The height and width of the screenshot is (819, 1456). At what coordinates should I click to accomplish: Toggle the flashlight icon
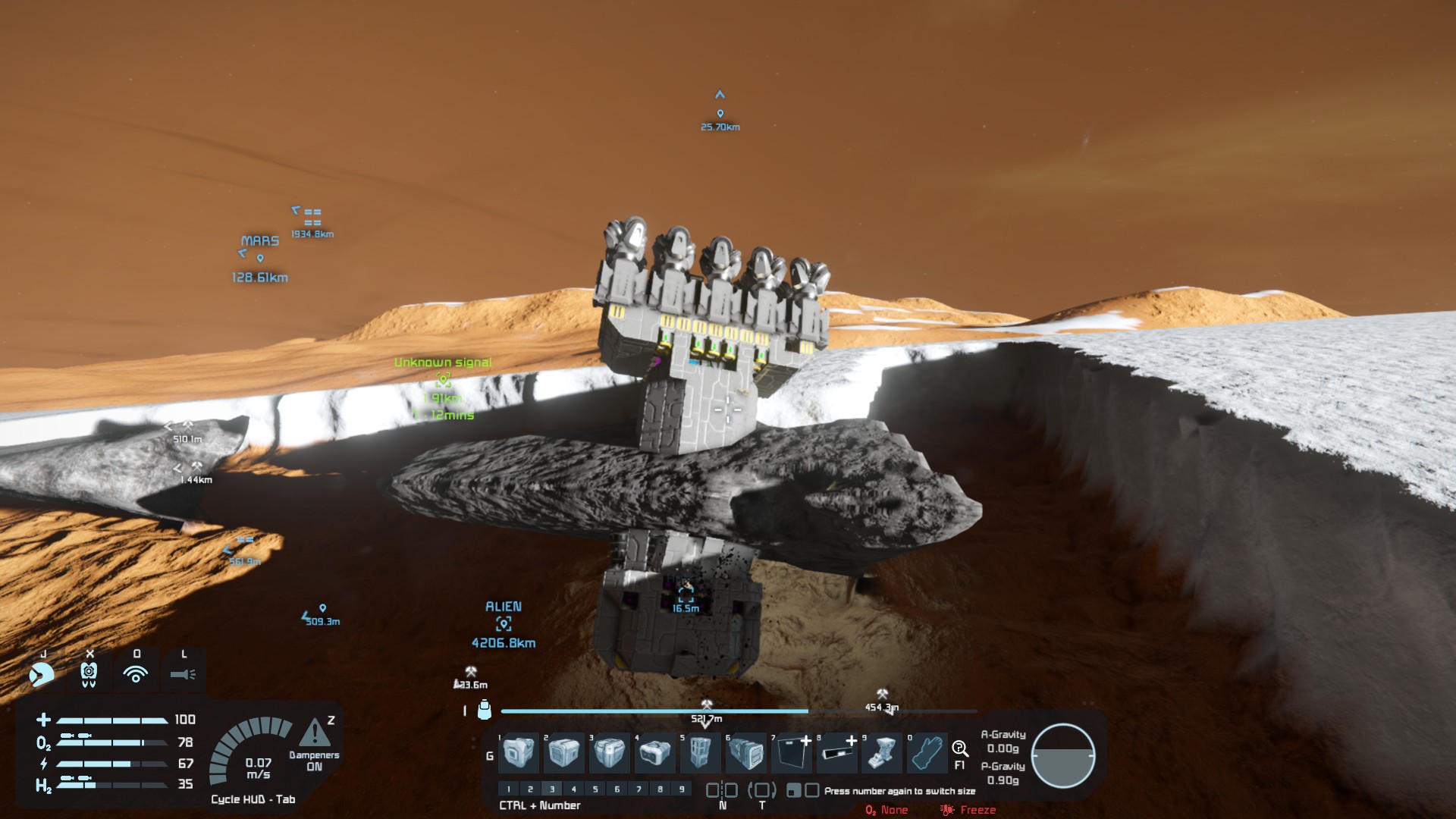pyautogui.click(x=183, y=673)
